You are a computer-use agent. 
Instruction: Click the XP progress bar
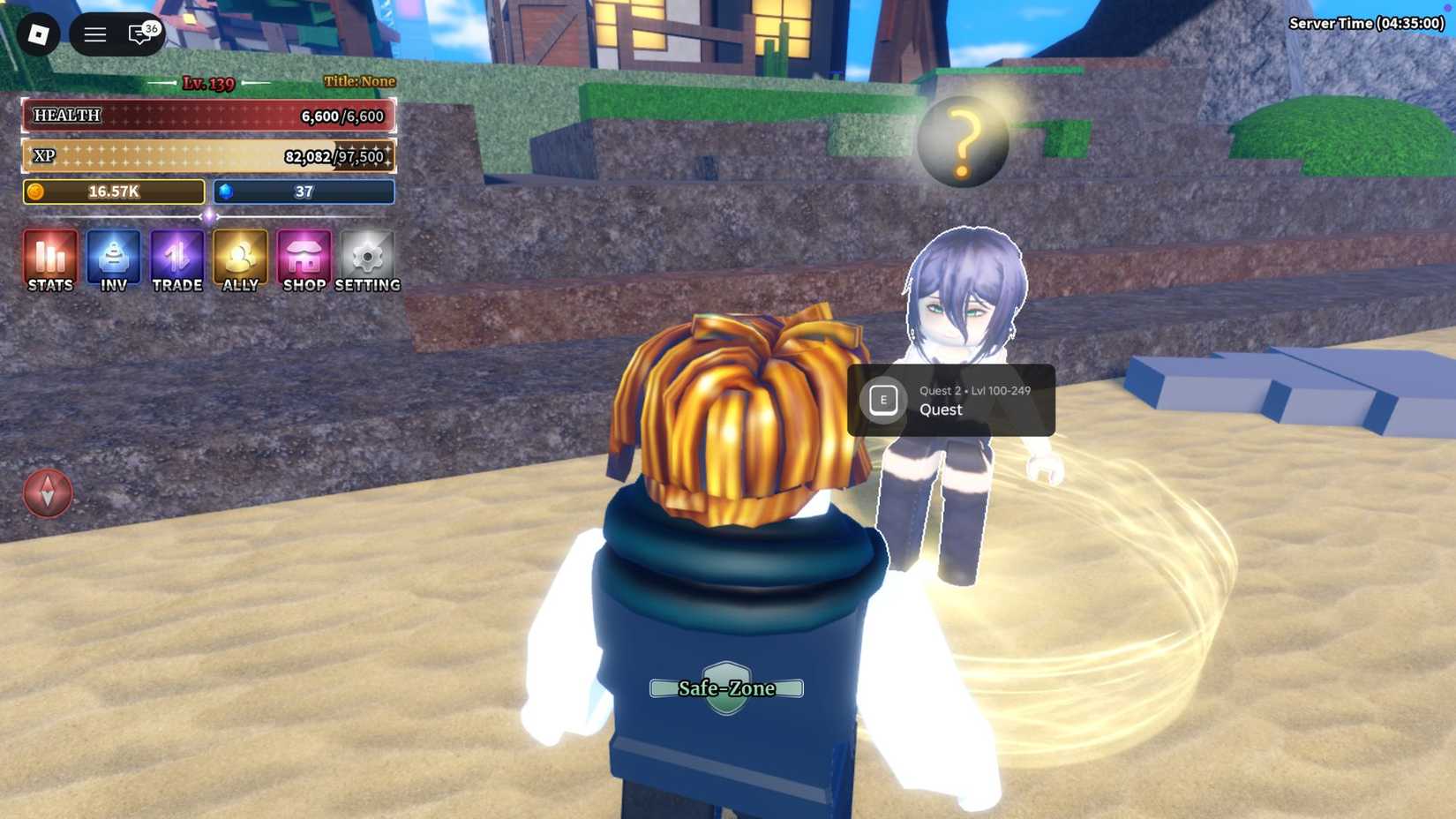tap(208, 155)
